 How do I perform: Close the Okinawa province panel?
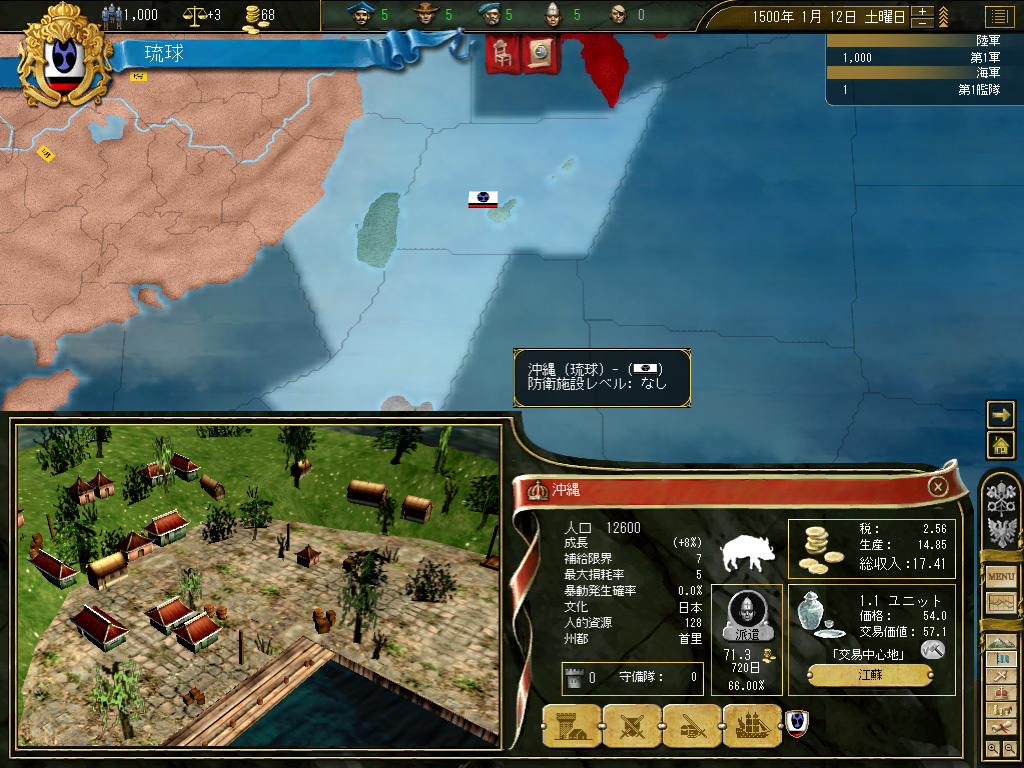[x=938, y=487]
